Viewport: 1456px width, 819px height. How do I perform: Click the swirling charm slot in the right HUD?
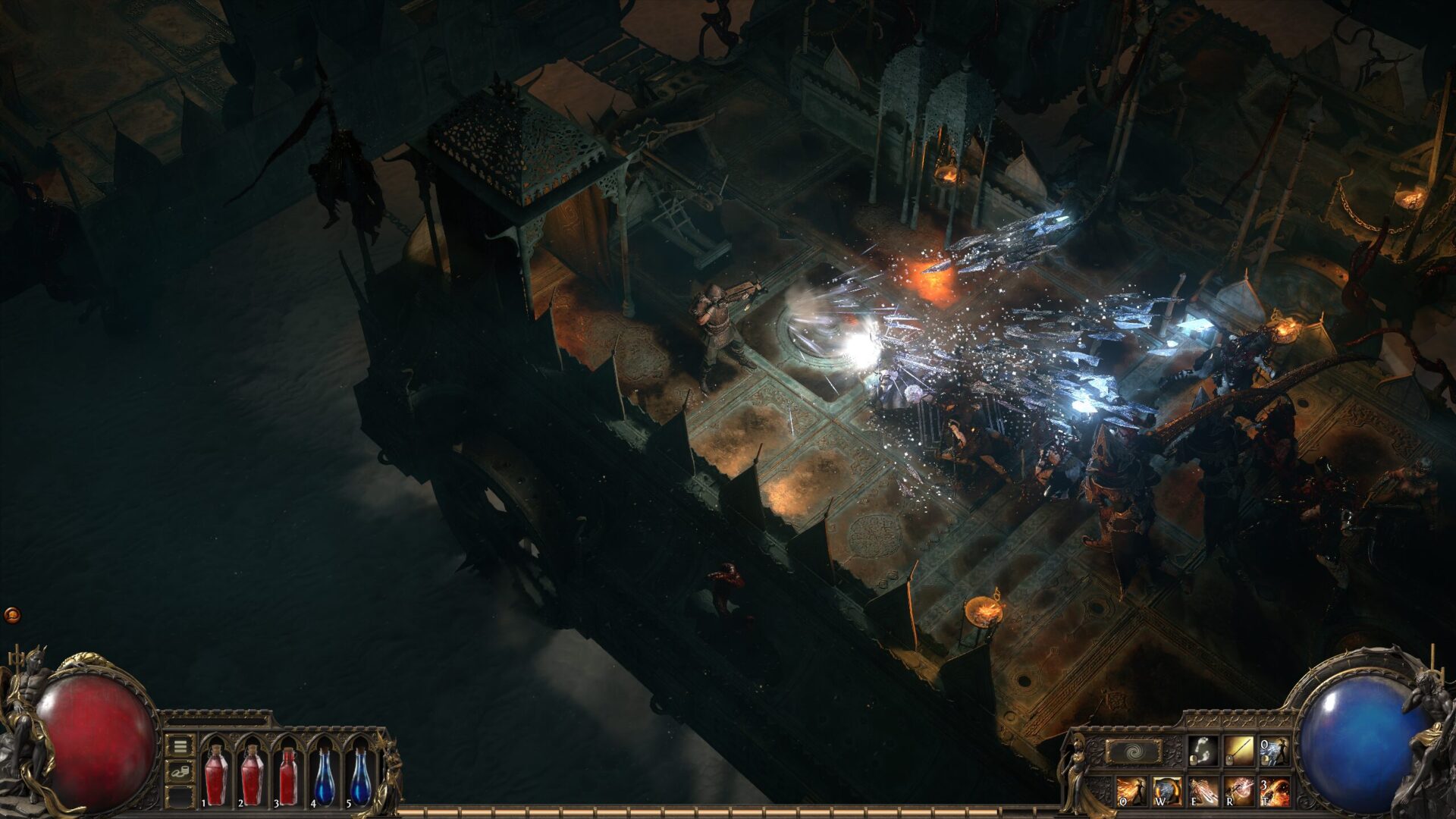point(1134,752)
